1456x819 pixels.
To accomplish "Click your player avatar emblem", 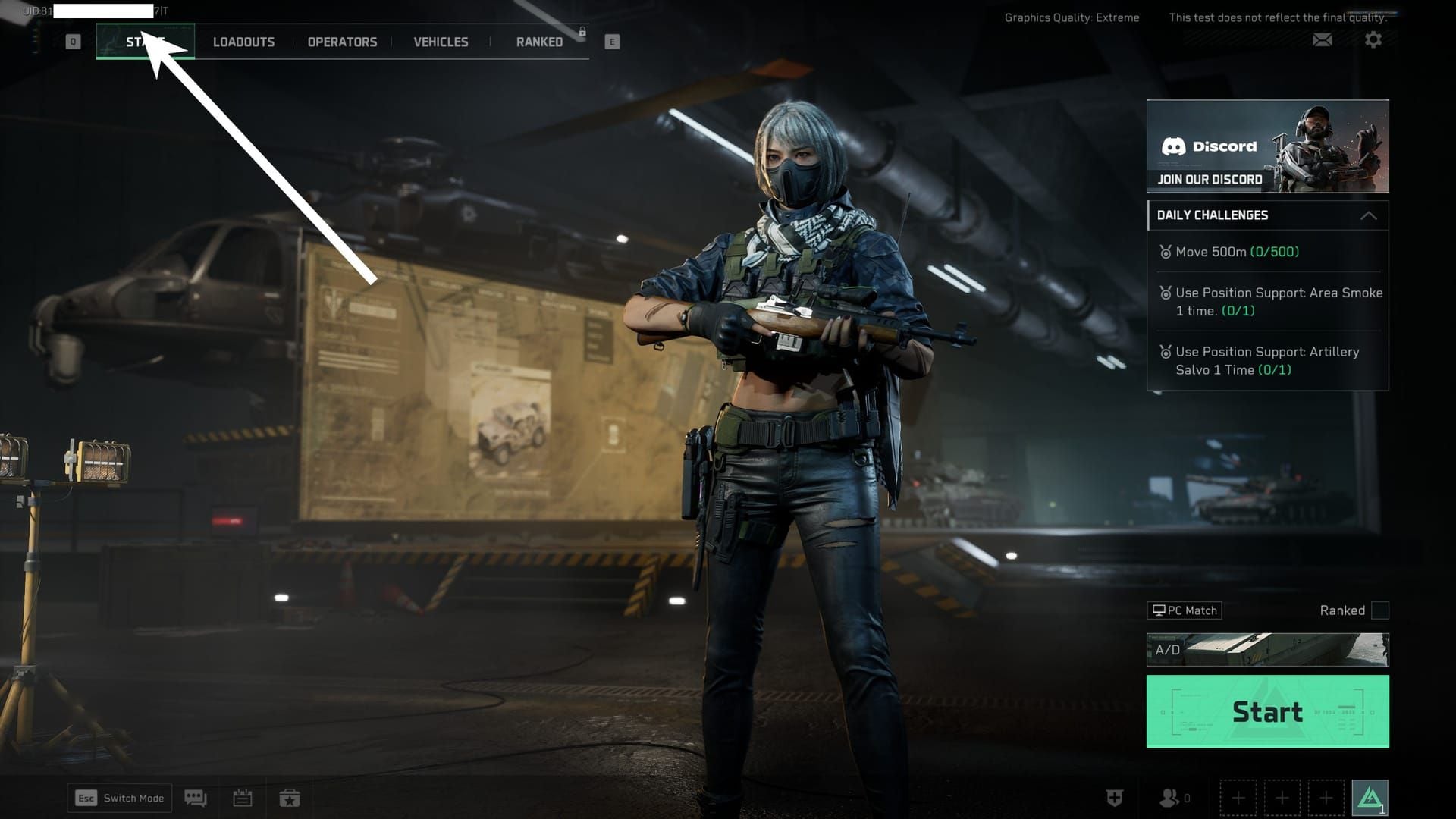I will click(1370, 796).
